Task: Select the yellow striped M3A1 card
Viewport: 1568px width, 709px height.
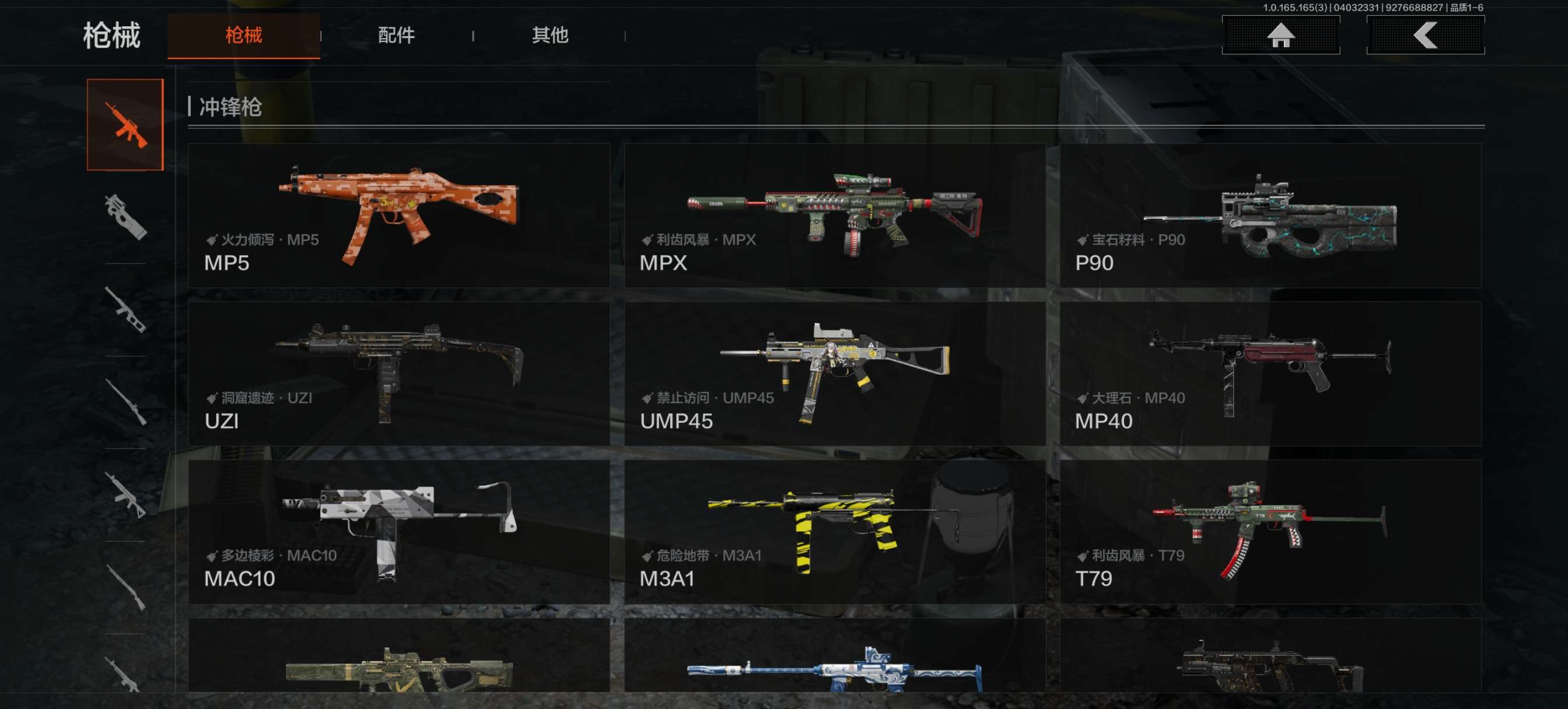Action: tap(835, 531)
